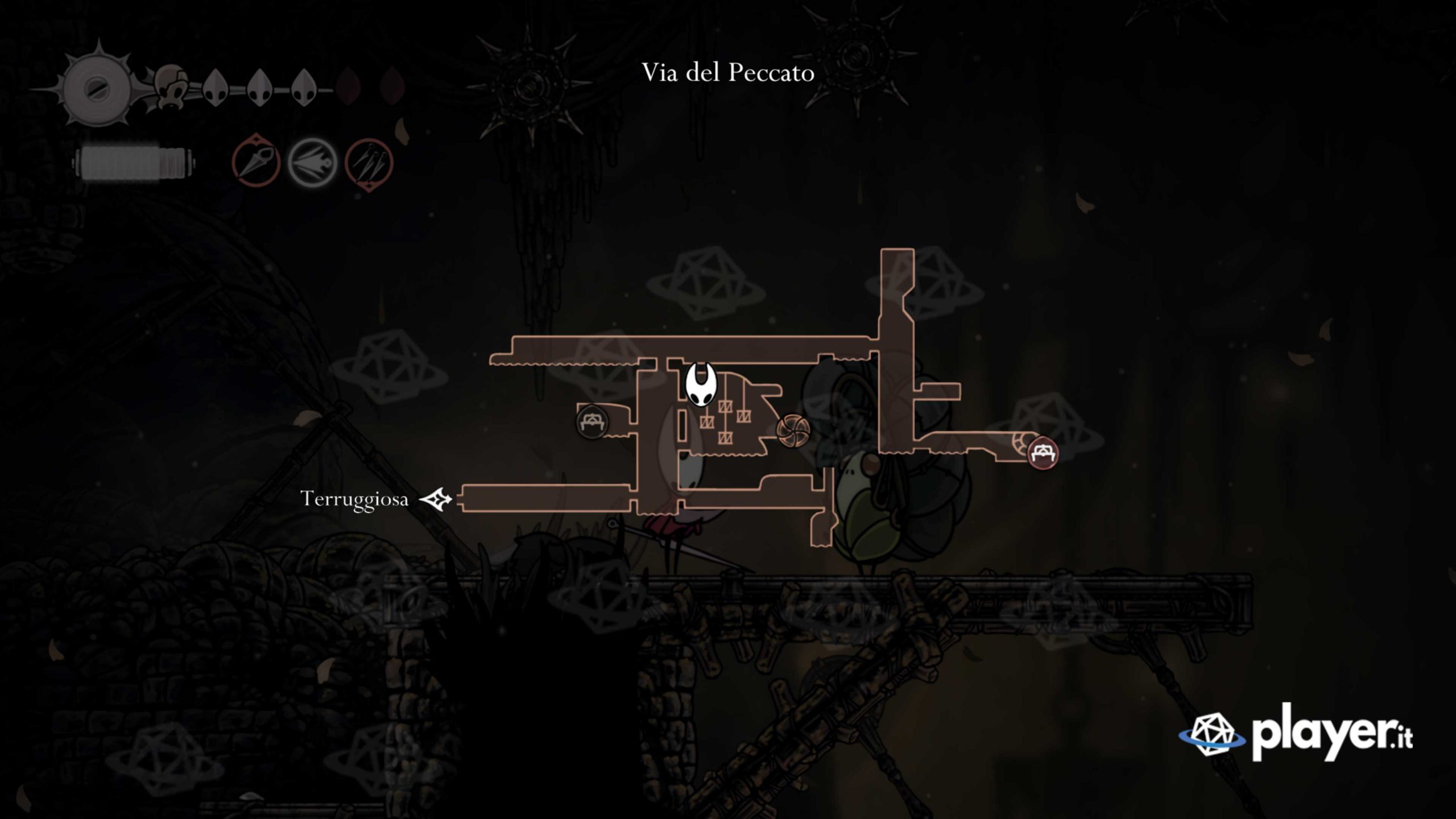Viewport: 1456px width, 819px height.
Task: Click Hornet's white mask position marker
Action: pyautogui.click(x=701, y=385)
